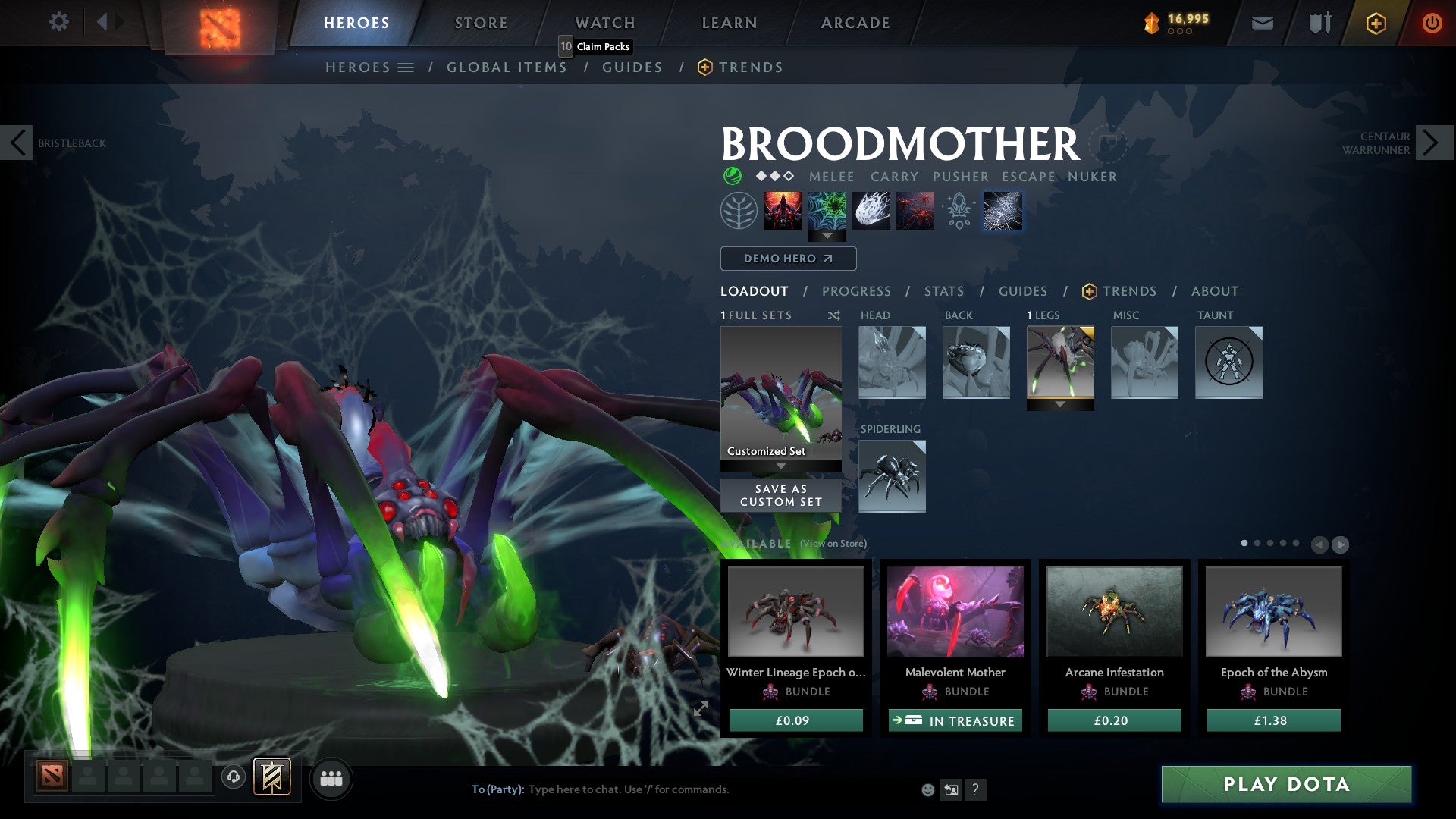
Task: Expand the Legs slot dropdown arrow
Action: pyautogui.click(x=1060, y=404)
